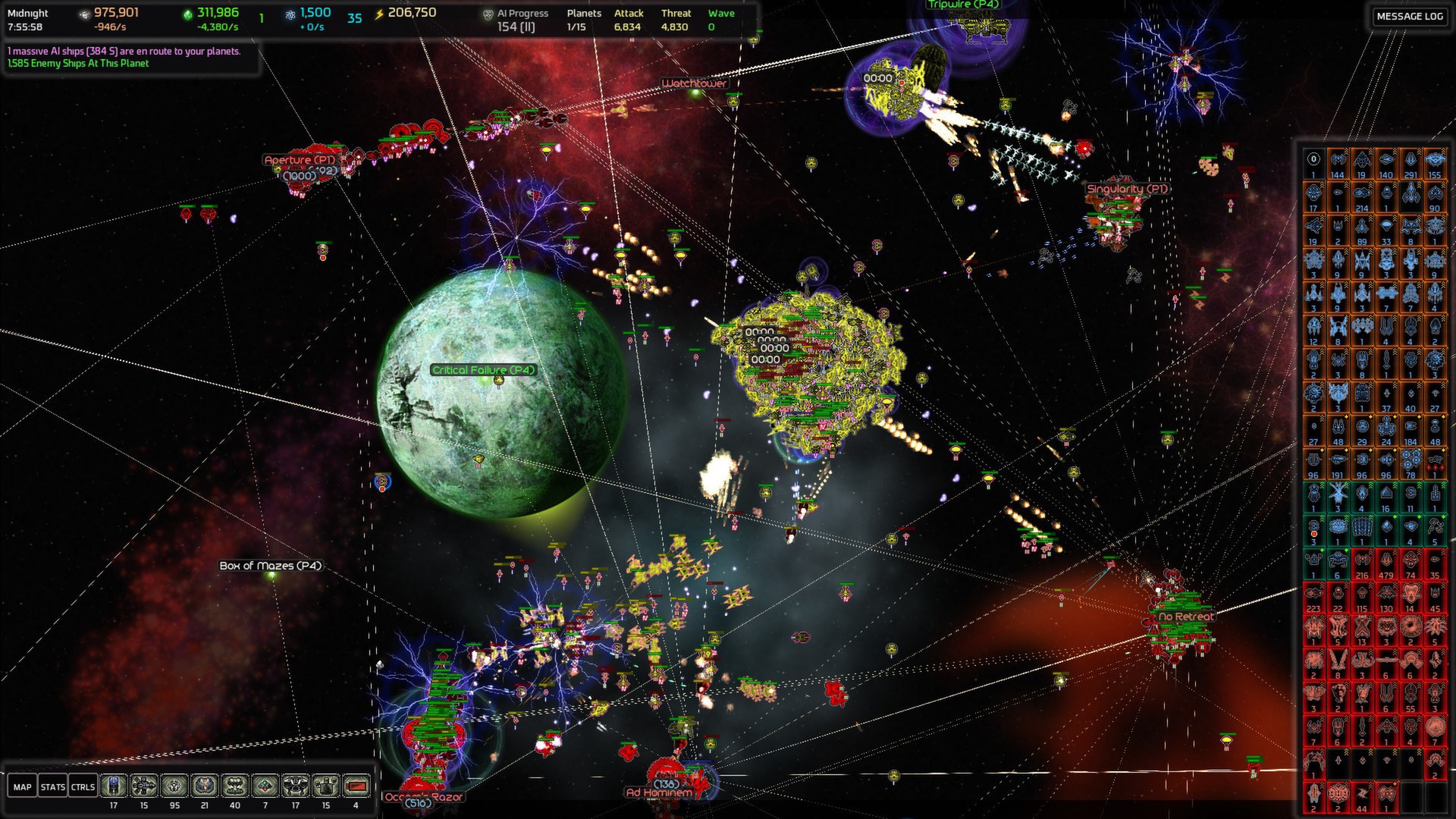This screenshot has height=819, width=1456.
Task: Select the blue fighter icon in bottom toolbar
Action: 112,786
